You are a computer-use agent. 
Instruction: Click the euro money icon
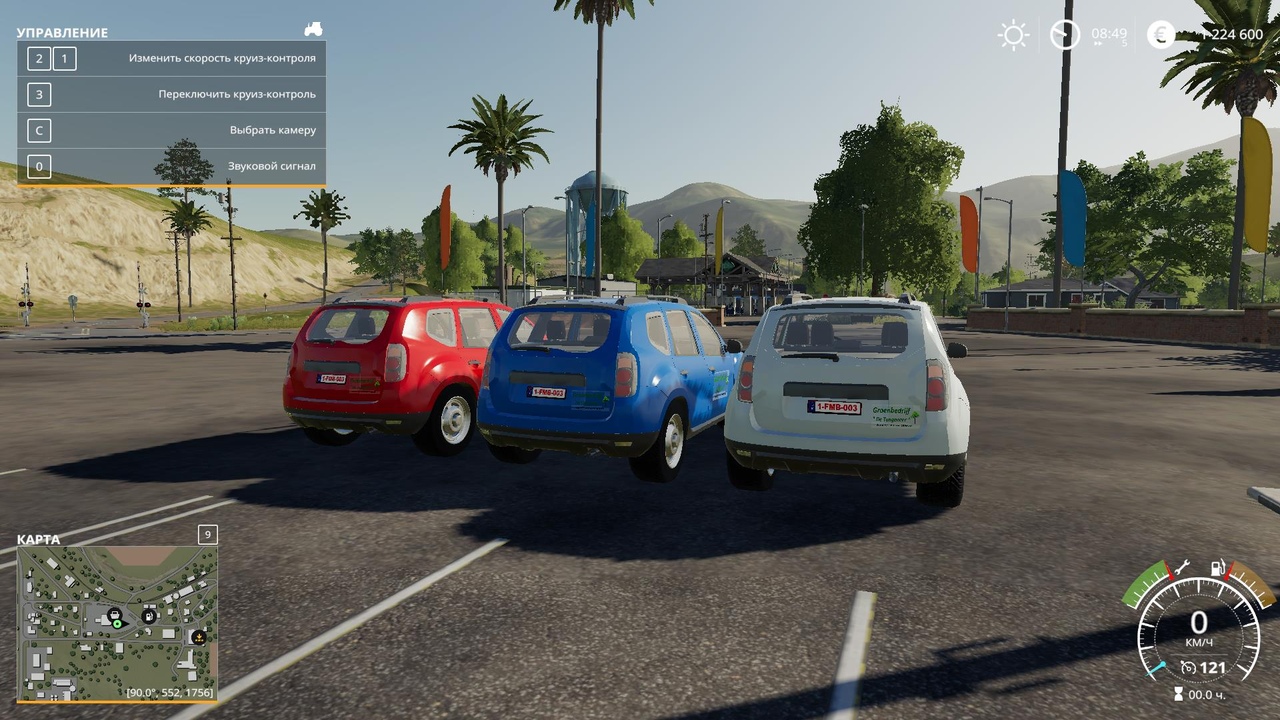click(x=1161, y=35)
